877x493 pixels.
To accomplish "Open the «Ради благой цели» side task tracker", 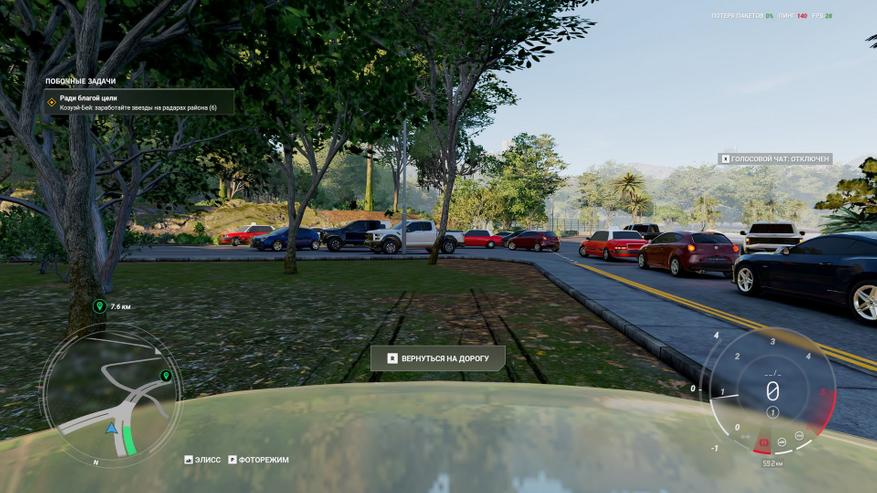I will [x=139, y=102].
